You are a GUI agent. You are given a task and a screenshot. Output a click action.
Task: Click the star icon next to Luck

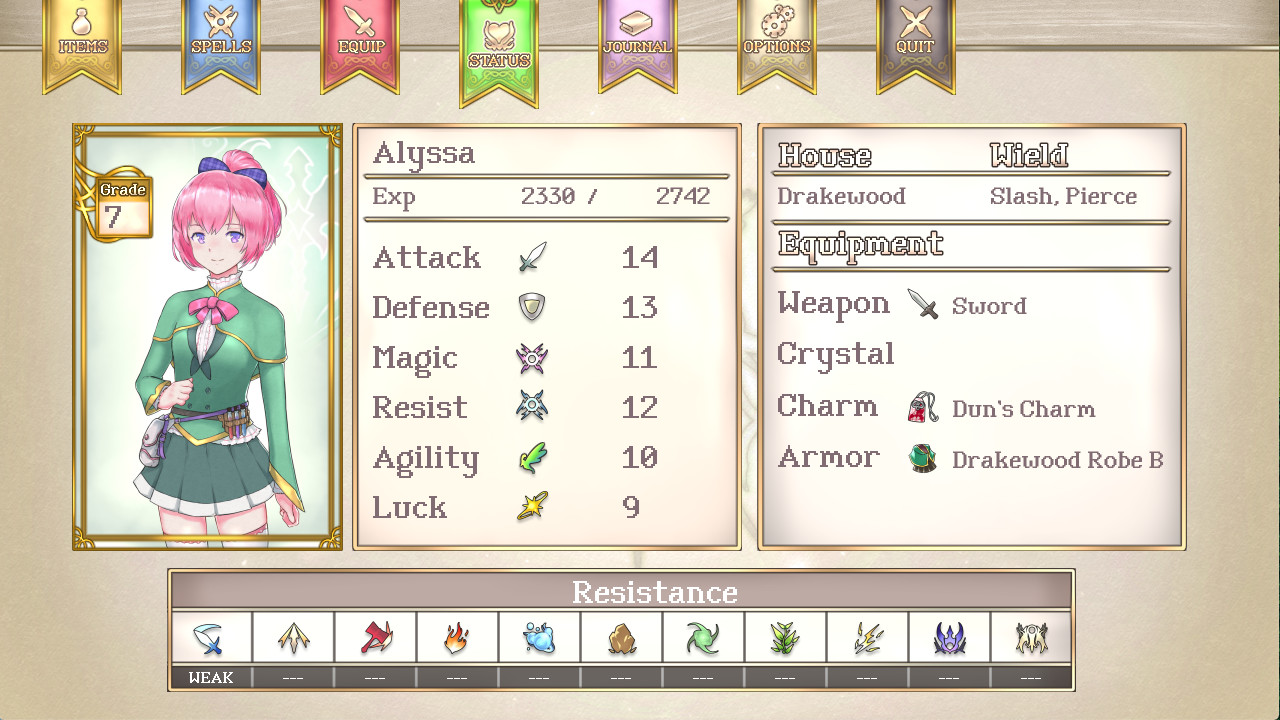[531, 507]
